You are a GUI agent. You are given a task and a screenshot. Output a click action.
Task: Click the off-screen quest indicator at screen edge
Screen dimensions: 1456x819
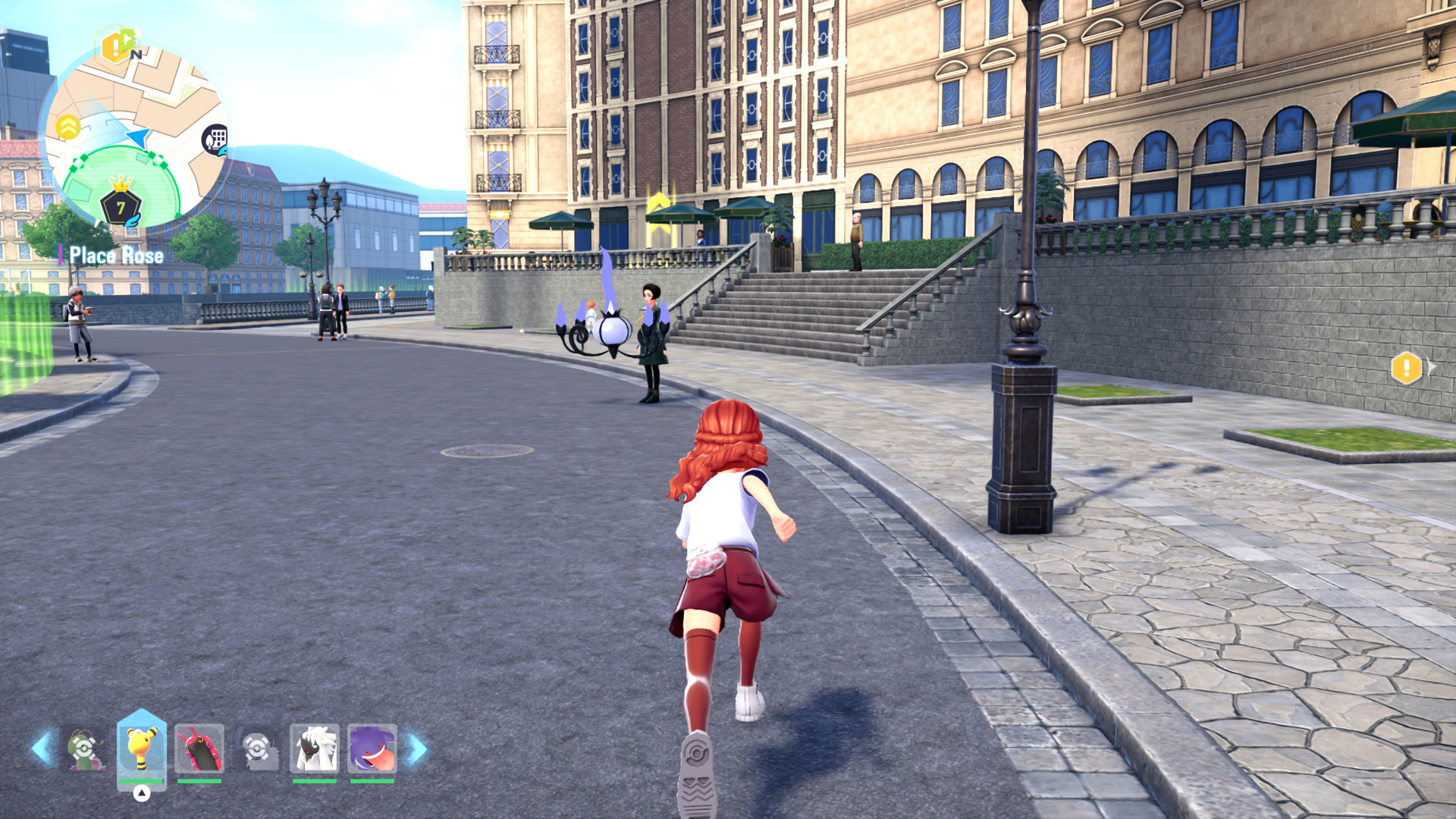(x=1407, y=369)
